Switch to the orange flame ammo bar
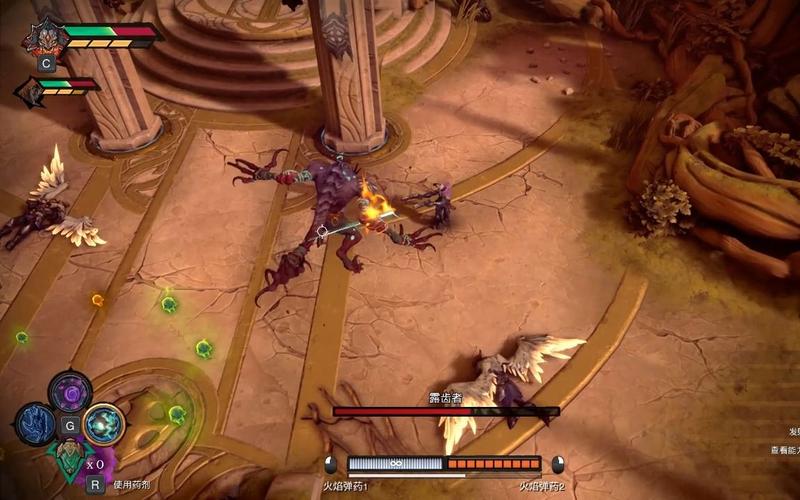This screenshot has height=500, width=800. 493,464
